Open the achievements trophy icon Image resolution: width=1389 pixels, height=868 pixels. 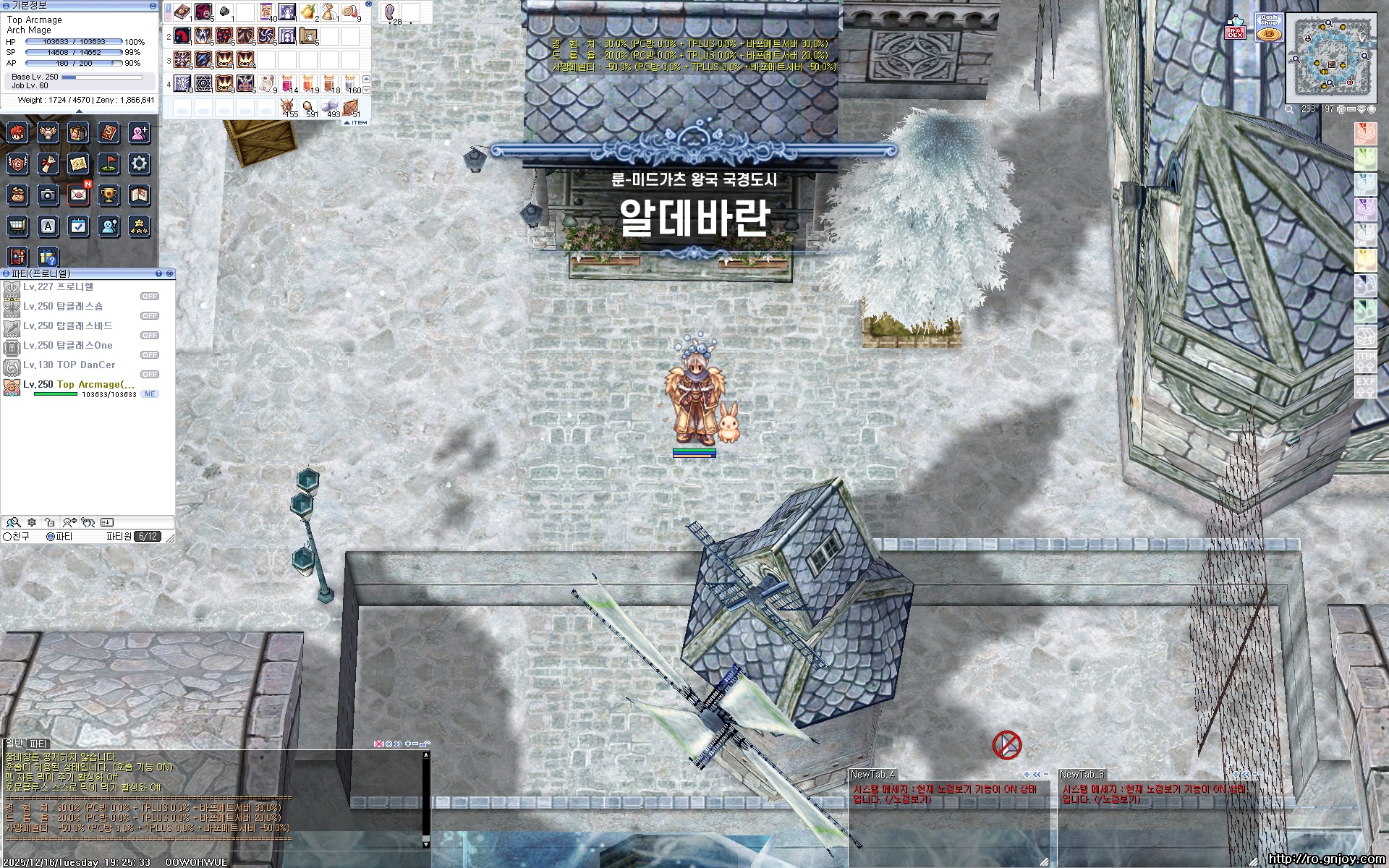108,195
